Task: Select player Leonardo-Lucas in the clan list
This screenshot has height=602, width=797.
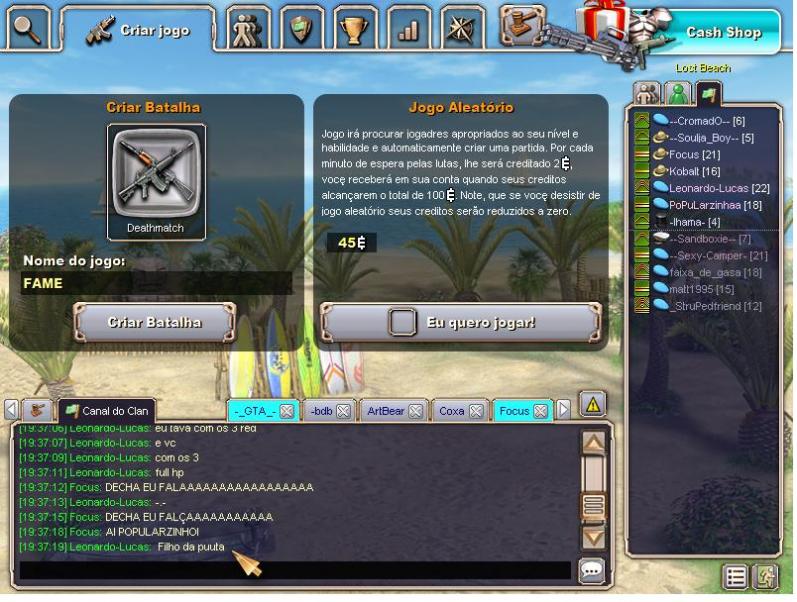Action: pyautogui.click(x=711, y=188)
